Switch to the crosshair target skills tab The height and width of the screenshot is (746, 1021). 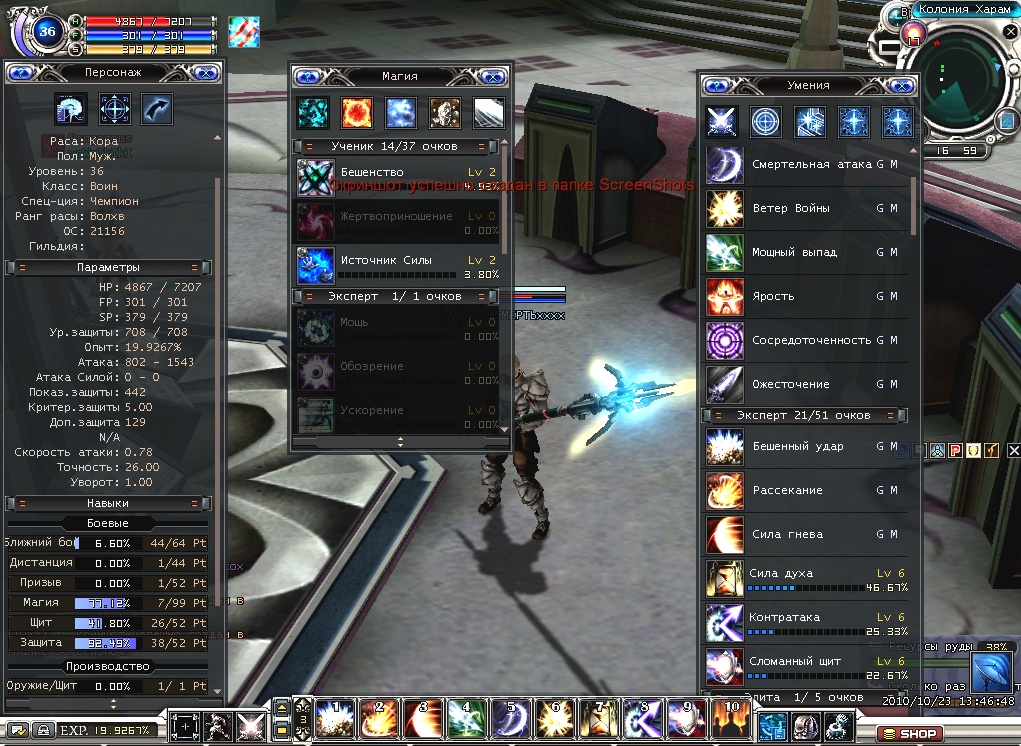click(x=765, y=121)
